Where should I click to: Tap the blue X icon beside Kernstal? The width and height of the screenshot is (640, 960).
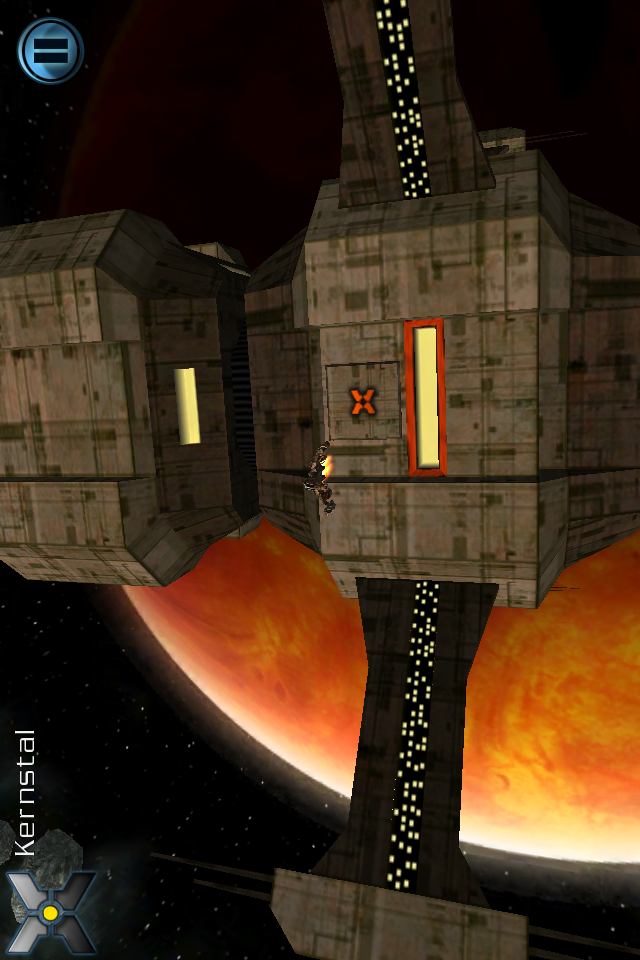coord(50,911)
